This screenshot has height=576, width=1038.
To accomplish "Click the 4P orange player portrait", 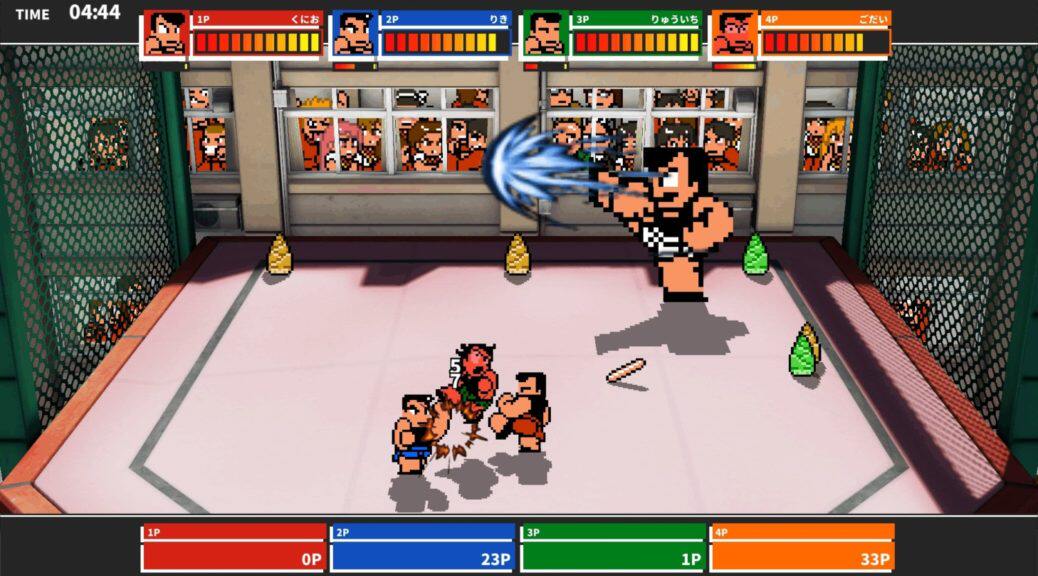I will [x=734, y=34].
